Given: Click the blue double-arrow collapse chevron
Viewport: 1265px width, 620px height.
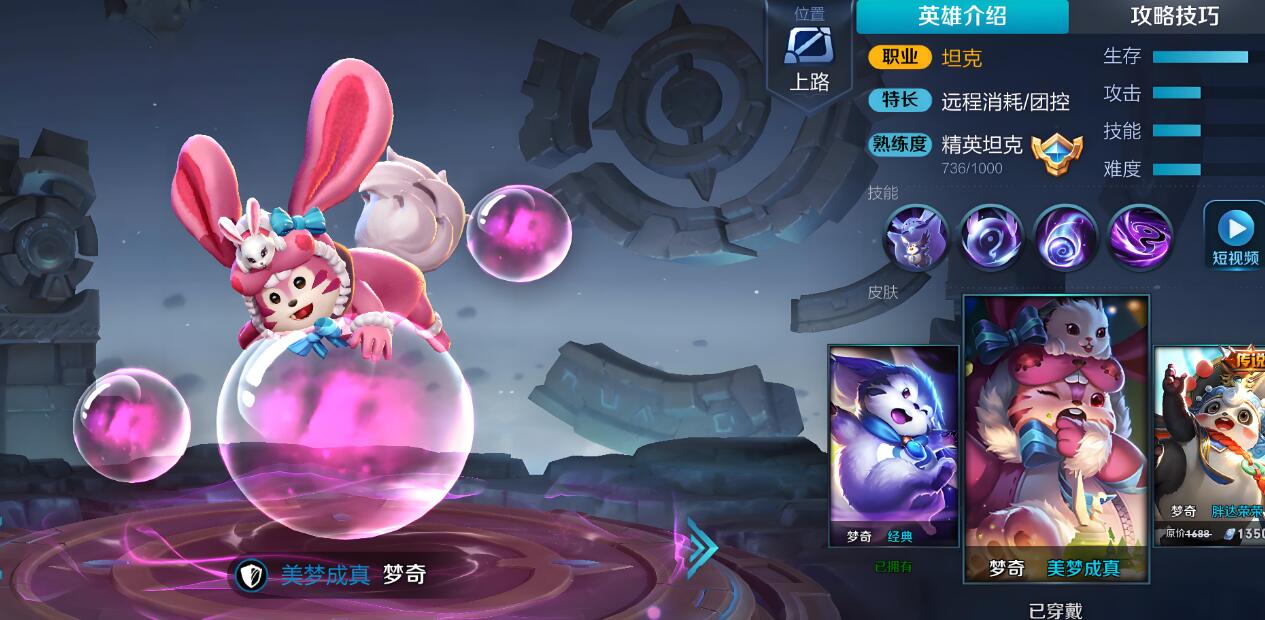Looking at the screenshot, I should [x=702, y=548].
